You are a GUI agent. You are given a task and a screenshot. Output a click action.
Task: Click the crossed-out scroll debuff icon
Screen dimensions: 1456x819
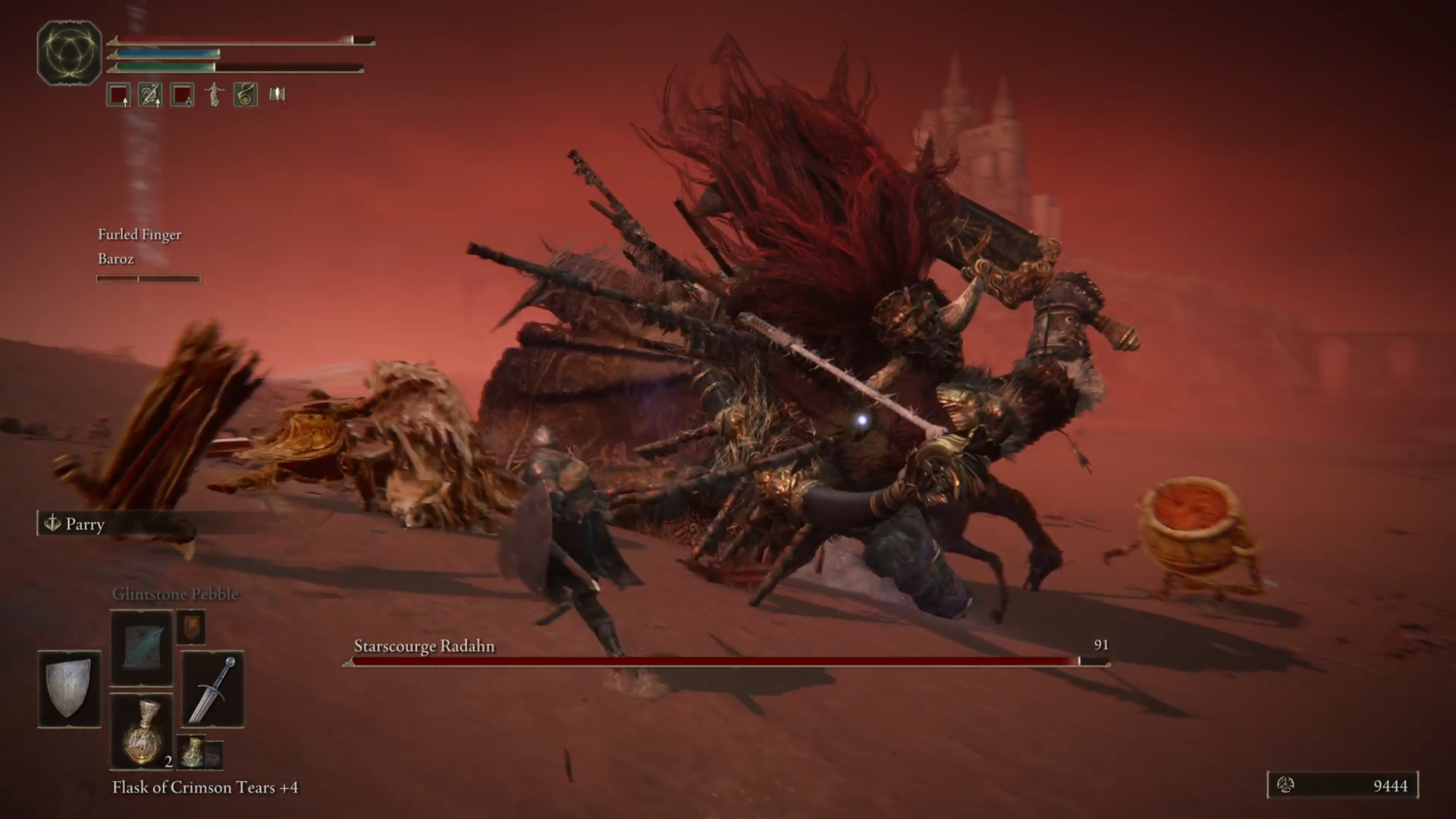pyautogui.click(x=276, y=95)
